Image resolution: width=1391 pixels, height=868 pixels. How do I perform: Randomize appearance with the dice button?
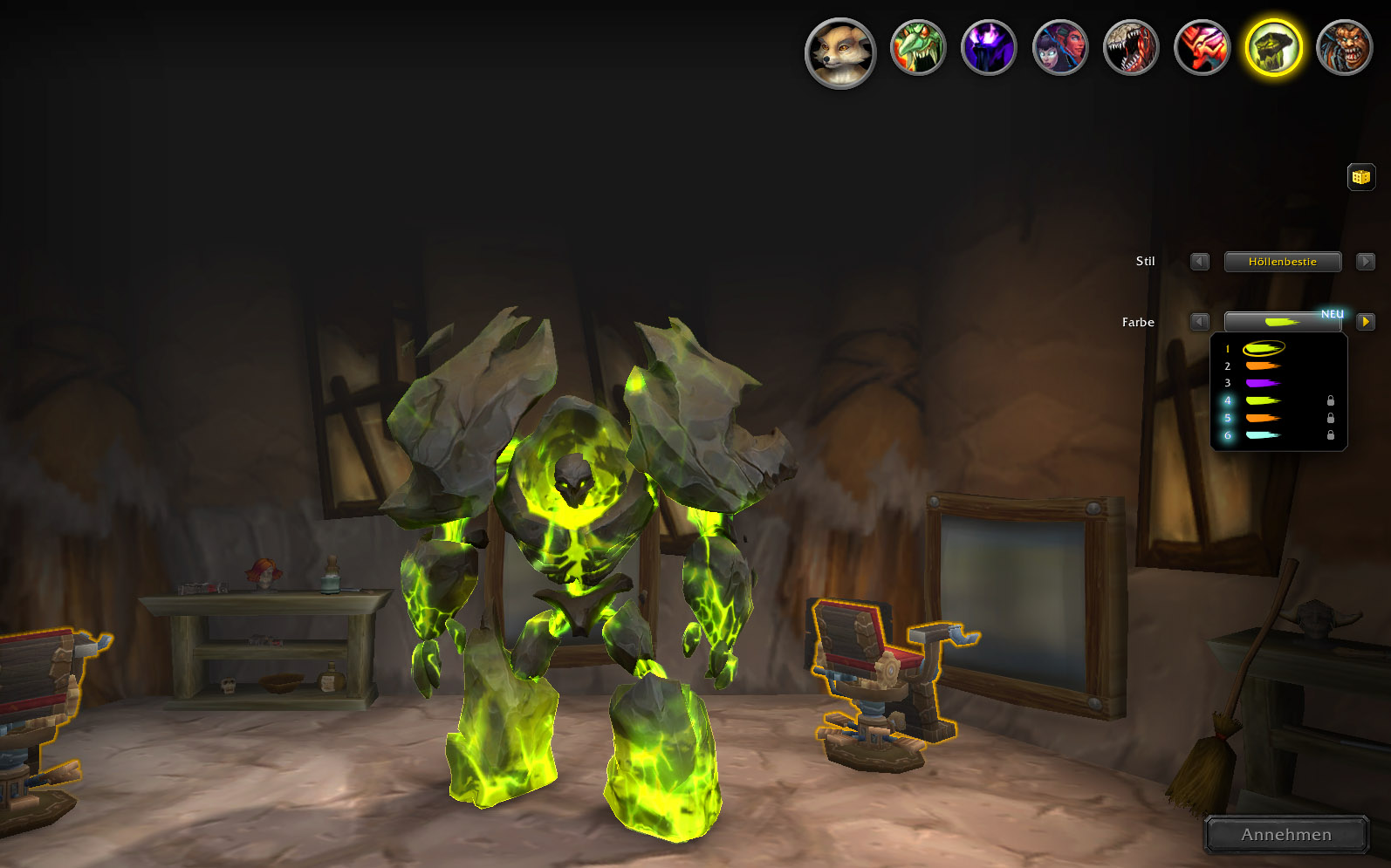click(x=1360, y=177)
